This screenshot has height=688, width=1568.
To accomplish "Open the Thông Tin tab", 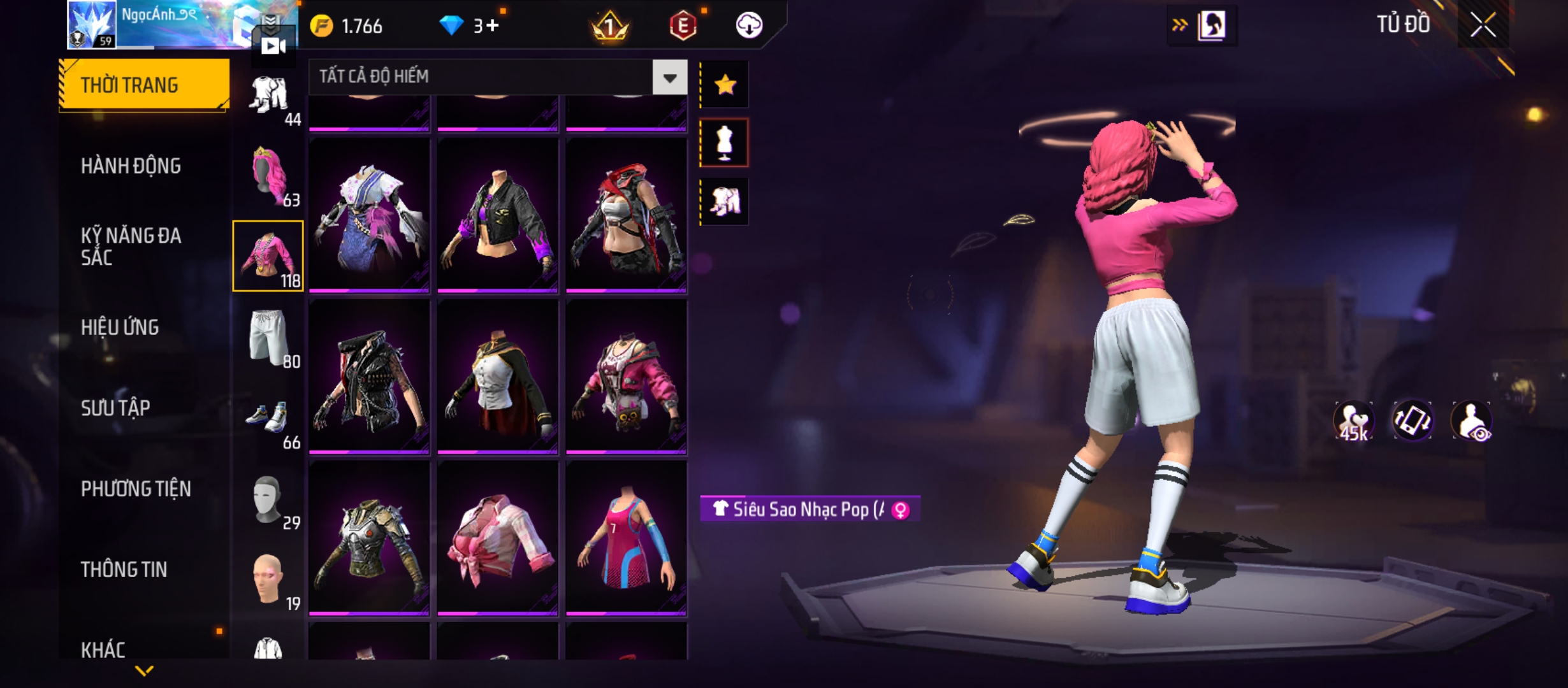I will (124, 570).
